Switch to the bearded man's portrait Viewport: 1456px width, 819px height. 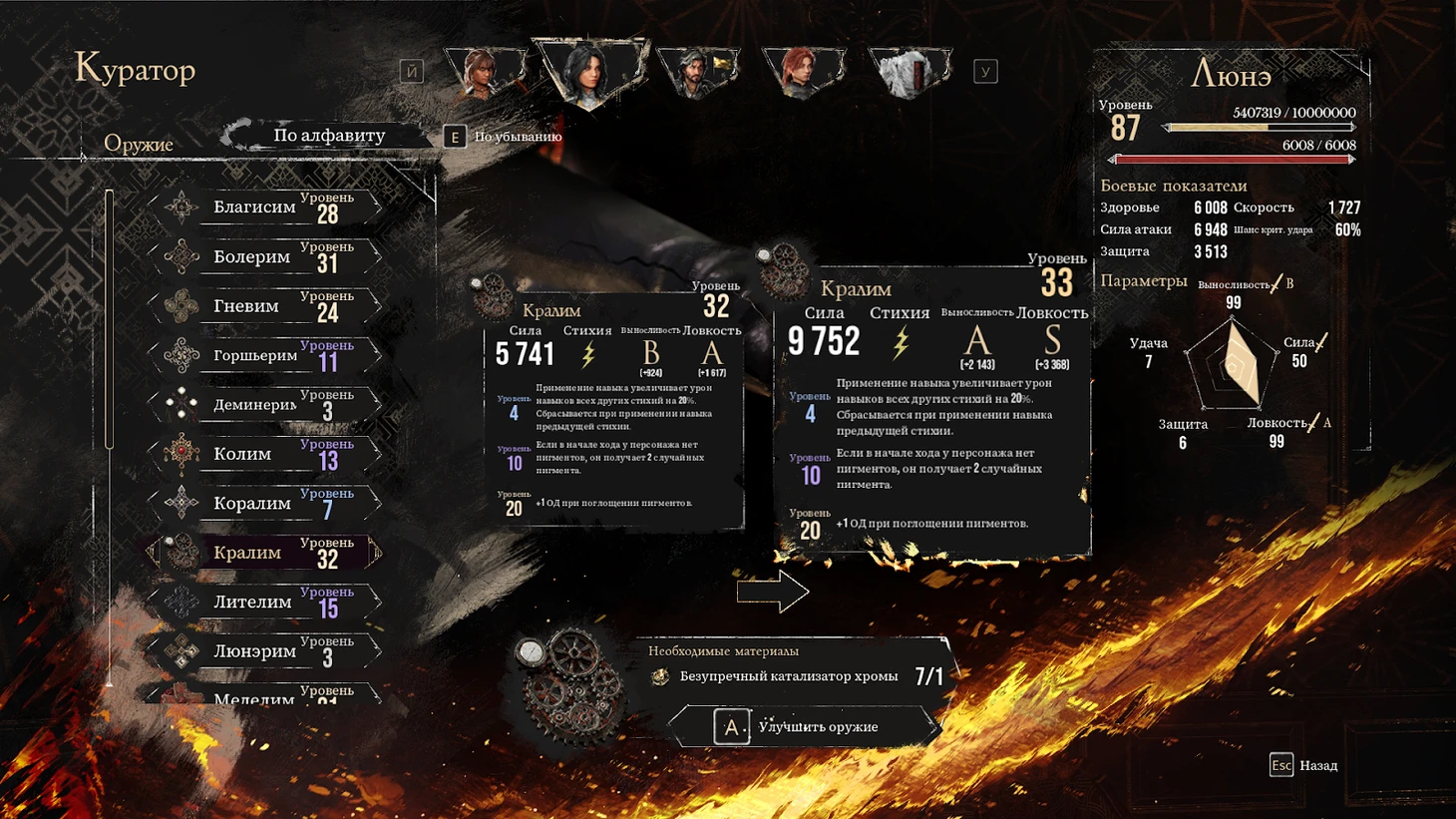click(697, 72)
